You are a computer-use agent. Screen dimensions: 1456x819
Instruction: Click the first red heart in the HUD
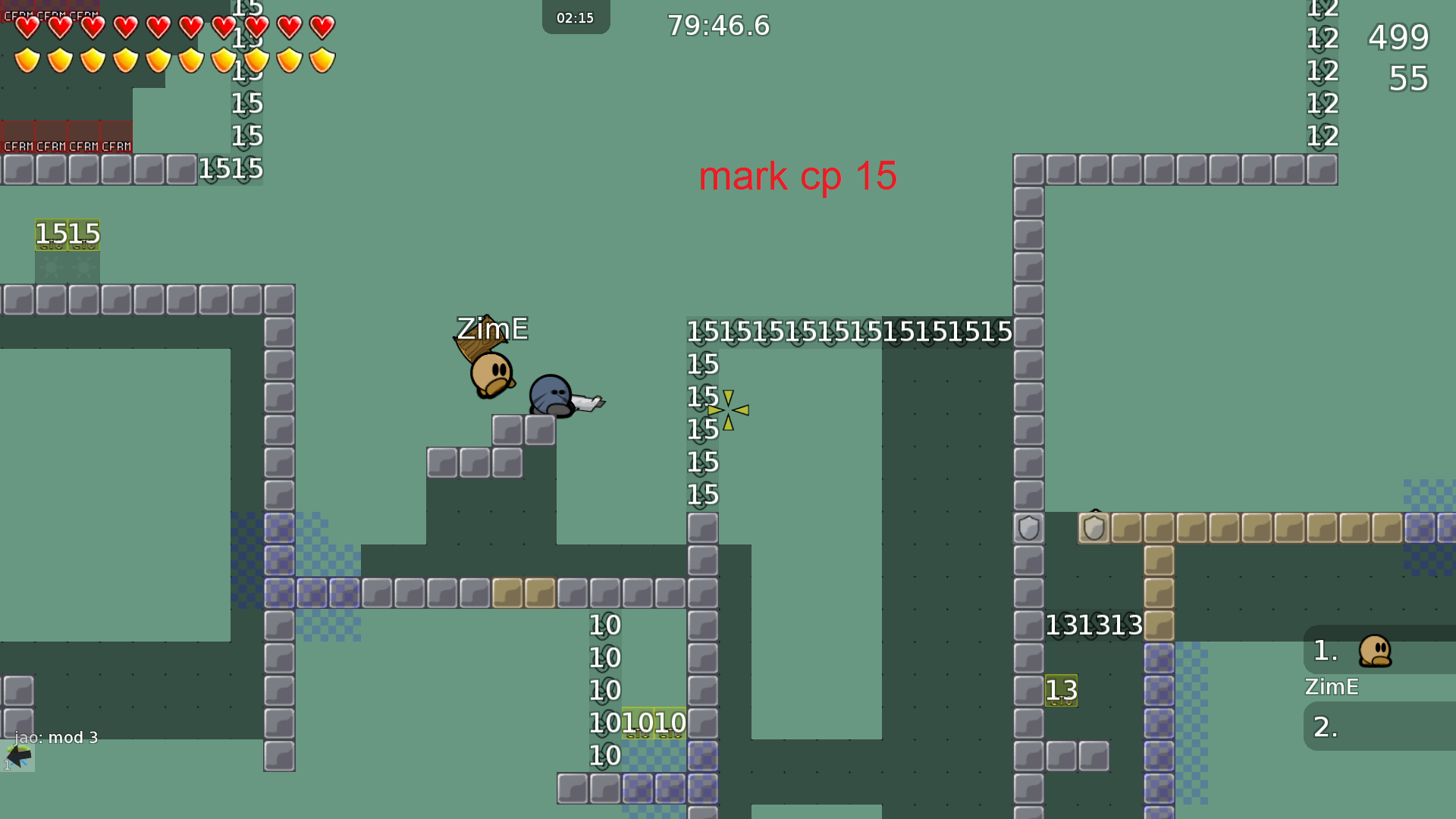(27, 27)
